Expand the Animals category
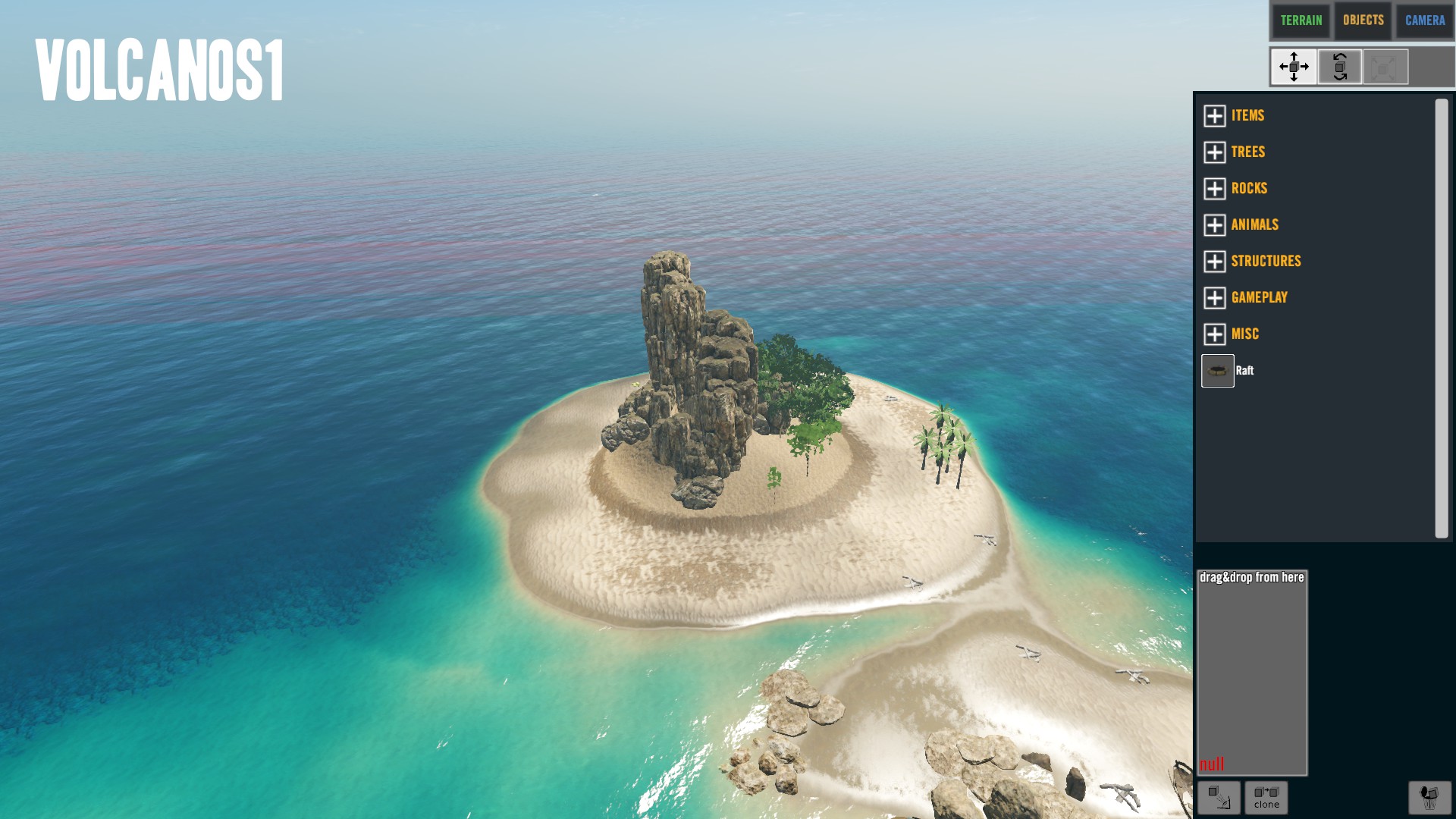 pyautogui.click(x=1215, y=224)
